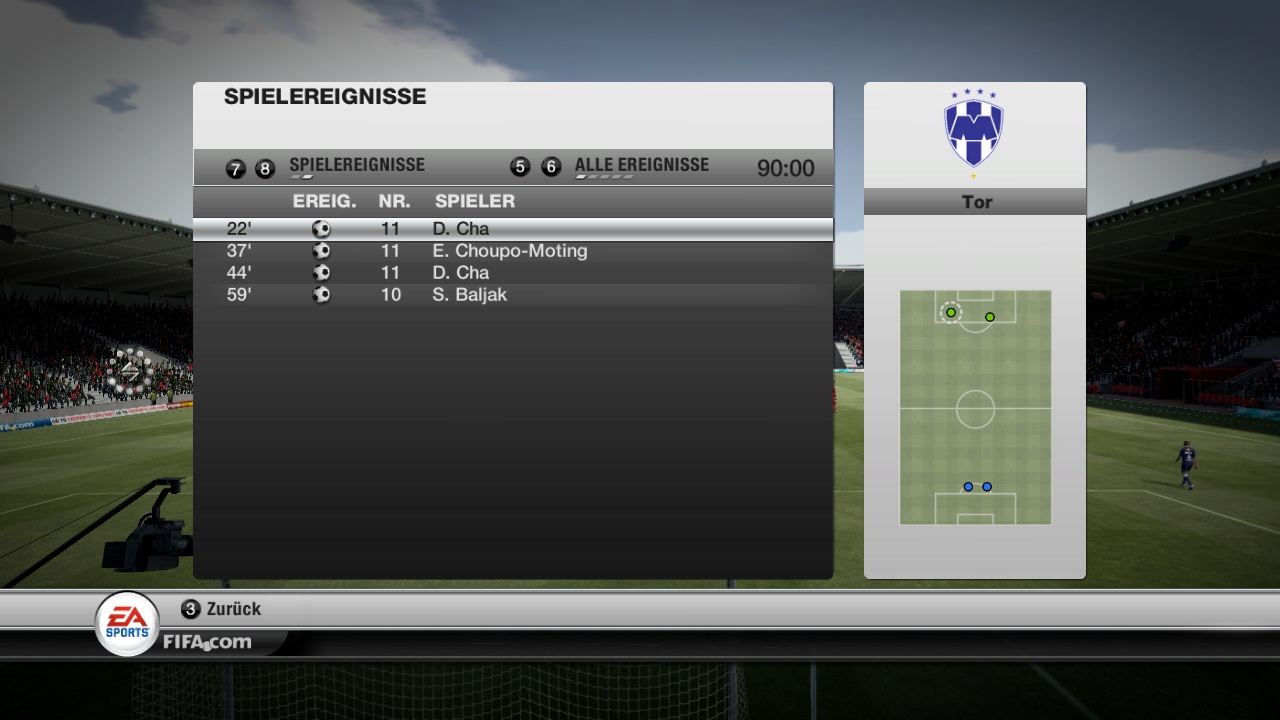This screenshot has height=720, width=1280.
Task: Switch to the Spielereignisse tab
Action: click(356, 166)
